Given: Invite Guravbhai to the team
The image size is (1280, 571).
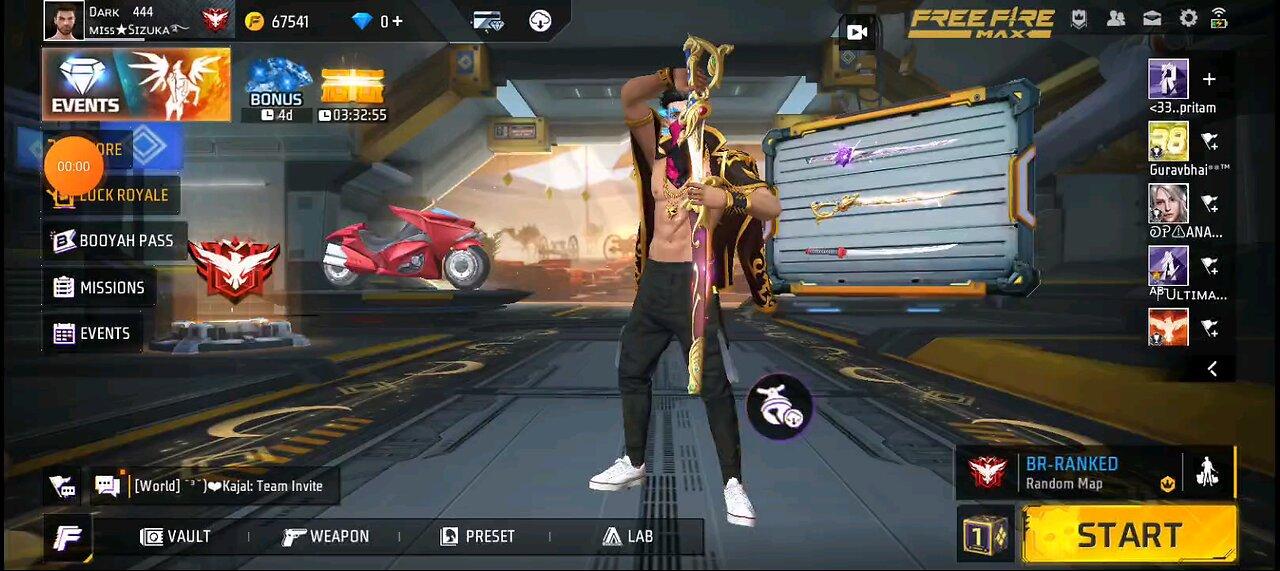Looking at the screenshot, I should [x=1209, y=142].
